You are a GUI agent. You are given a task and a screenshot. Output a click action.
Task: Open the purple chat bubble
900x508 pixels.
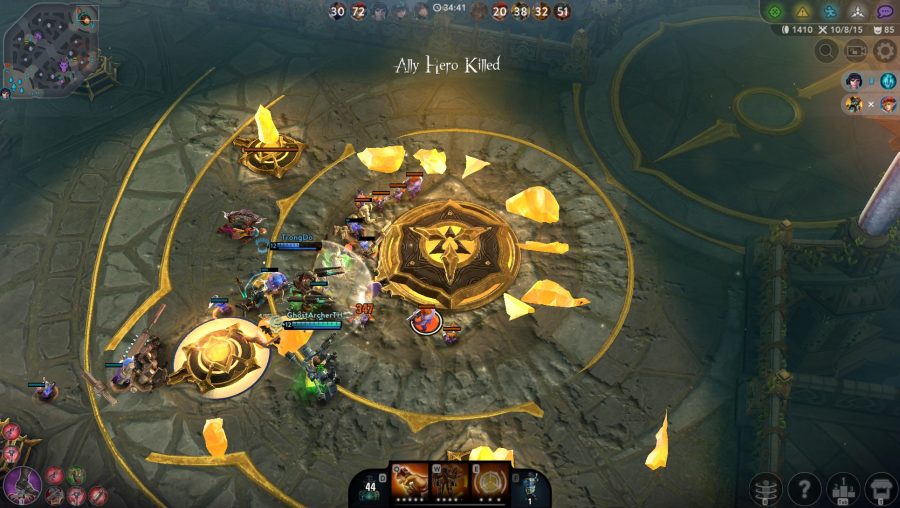click(885, 12)
